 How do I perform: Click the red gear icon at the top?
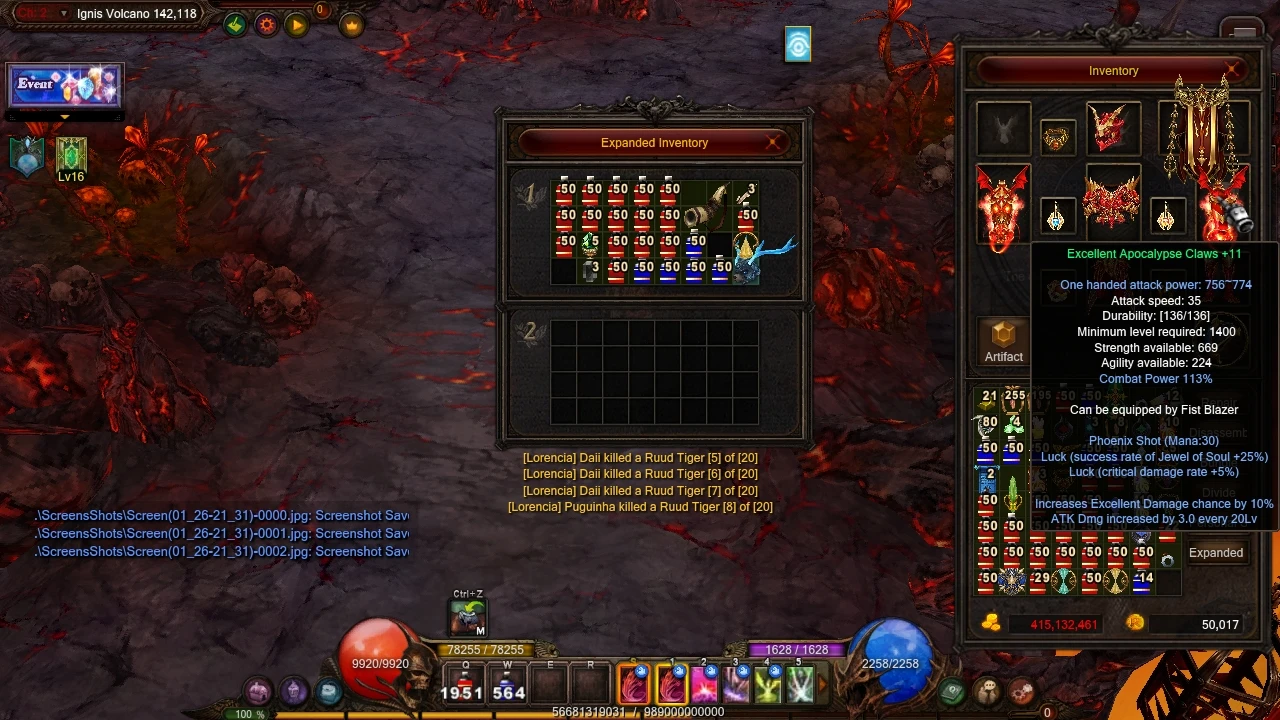(266, 25)
